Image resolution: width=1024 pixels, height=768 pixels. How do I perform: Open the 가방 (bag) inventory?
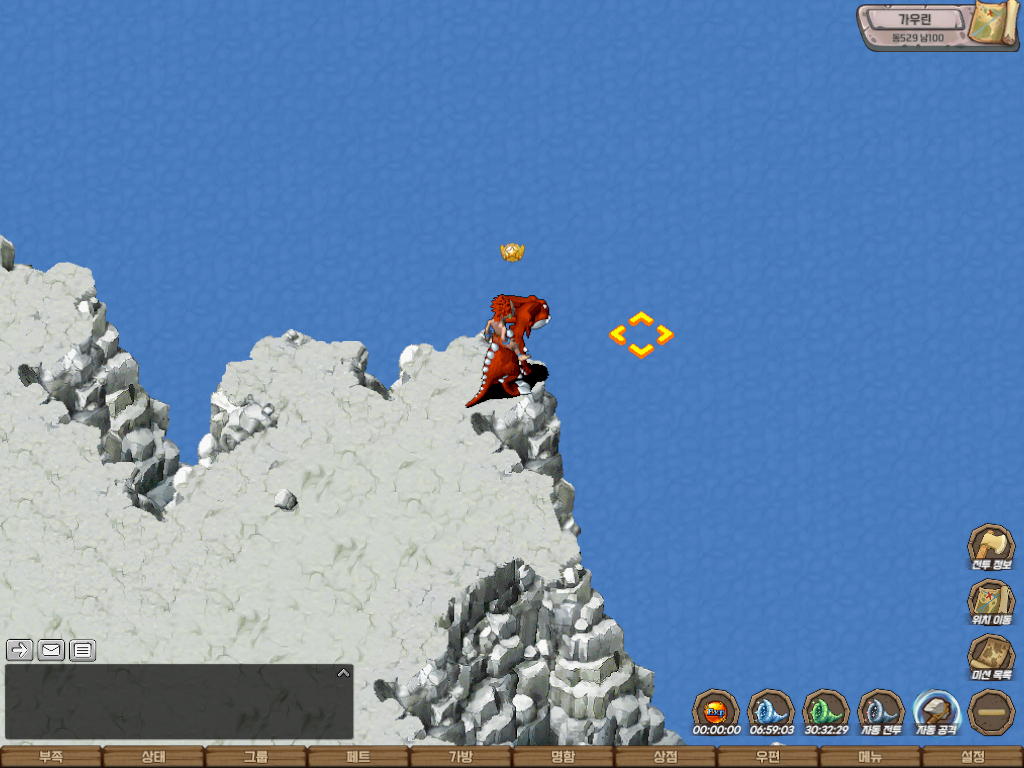pos(460,757)
